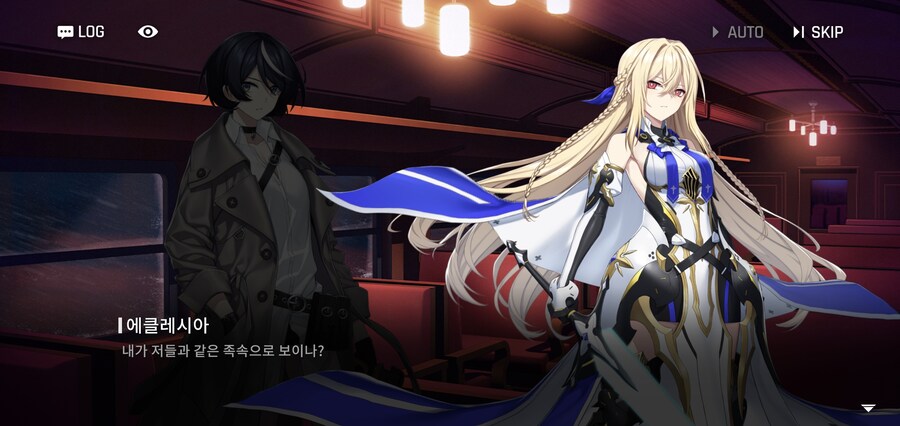Open the dialogue LOG

click(x=81, y=32)
